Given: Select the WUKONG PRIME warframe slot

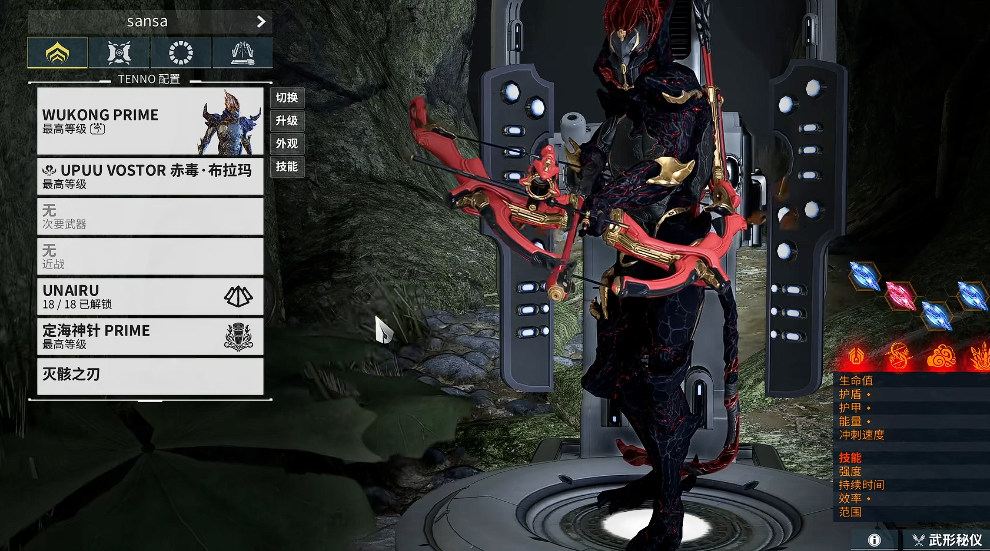Looking at the screenshot, I should click(150, 120).
